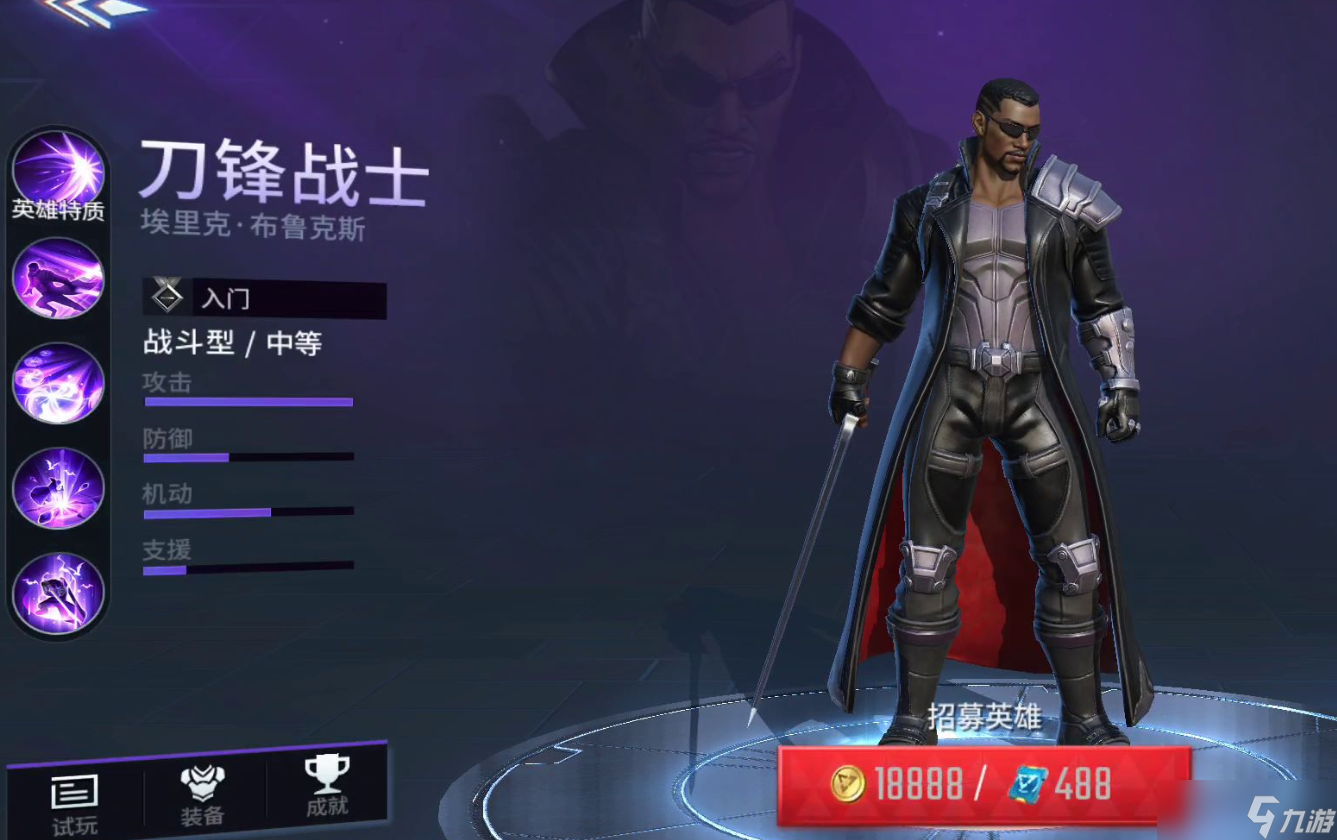View the third swirling energy skill icon

pyautogui.click(x=57, y=384)
